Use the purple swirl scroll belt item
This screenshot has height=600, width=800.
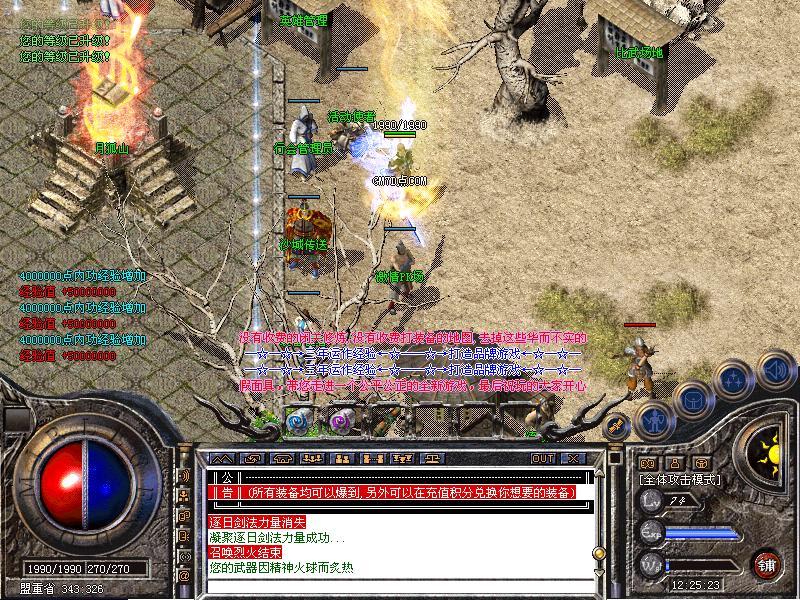[x=342, y=421]
